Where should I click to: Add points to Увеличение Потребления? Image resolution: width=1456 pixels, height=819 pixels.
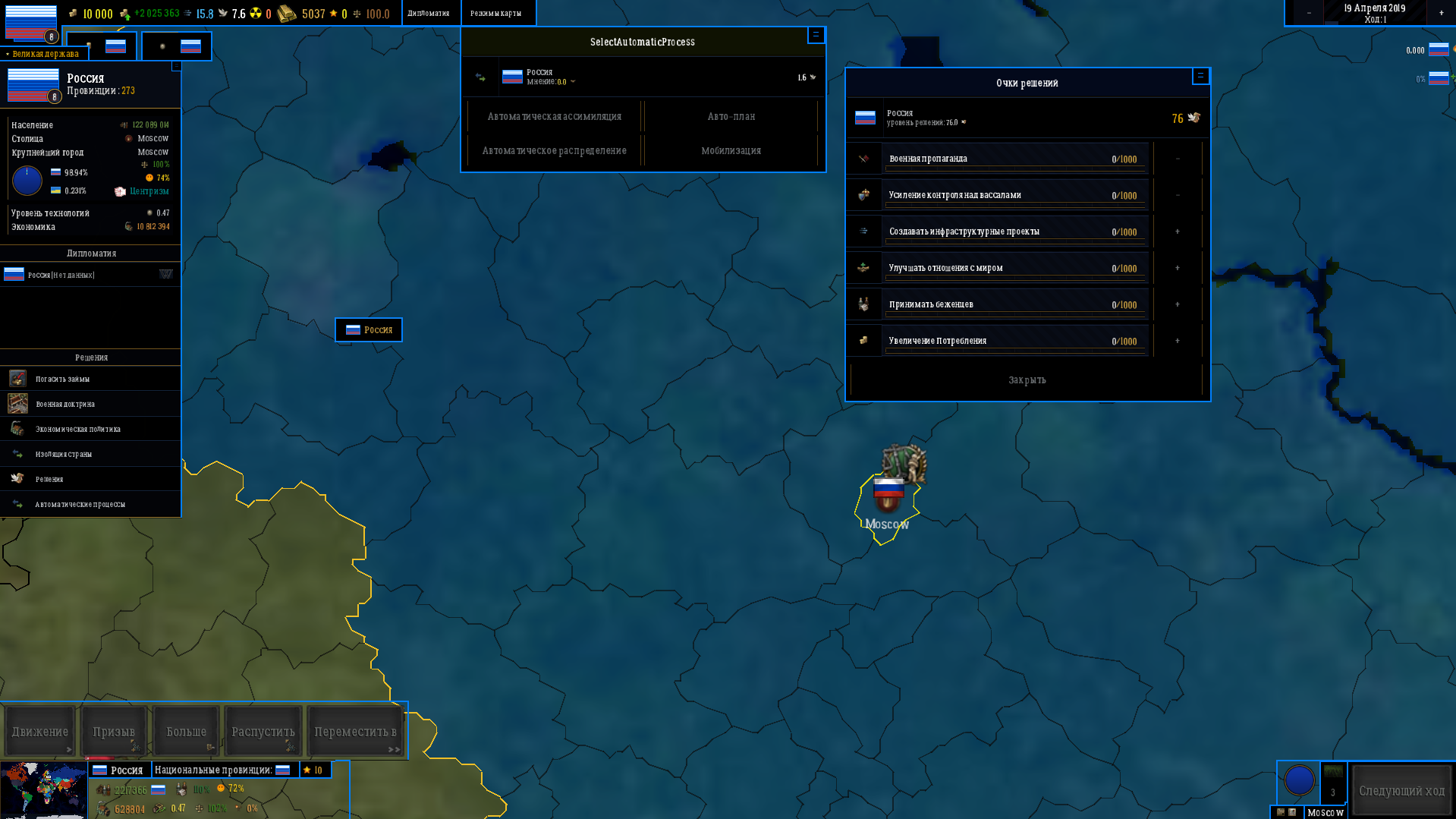pyautogui.click(x=1178, y=341)
